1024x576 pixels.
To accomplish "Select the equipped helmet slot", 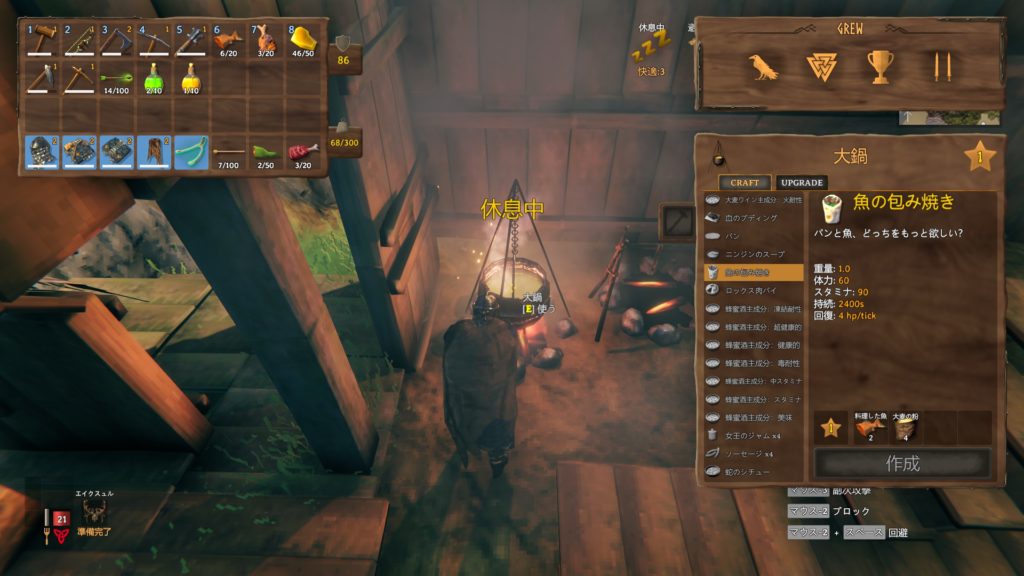I will pyautogui.click(x=42, y=152).
